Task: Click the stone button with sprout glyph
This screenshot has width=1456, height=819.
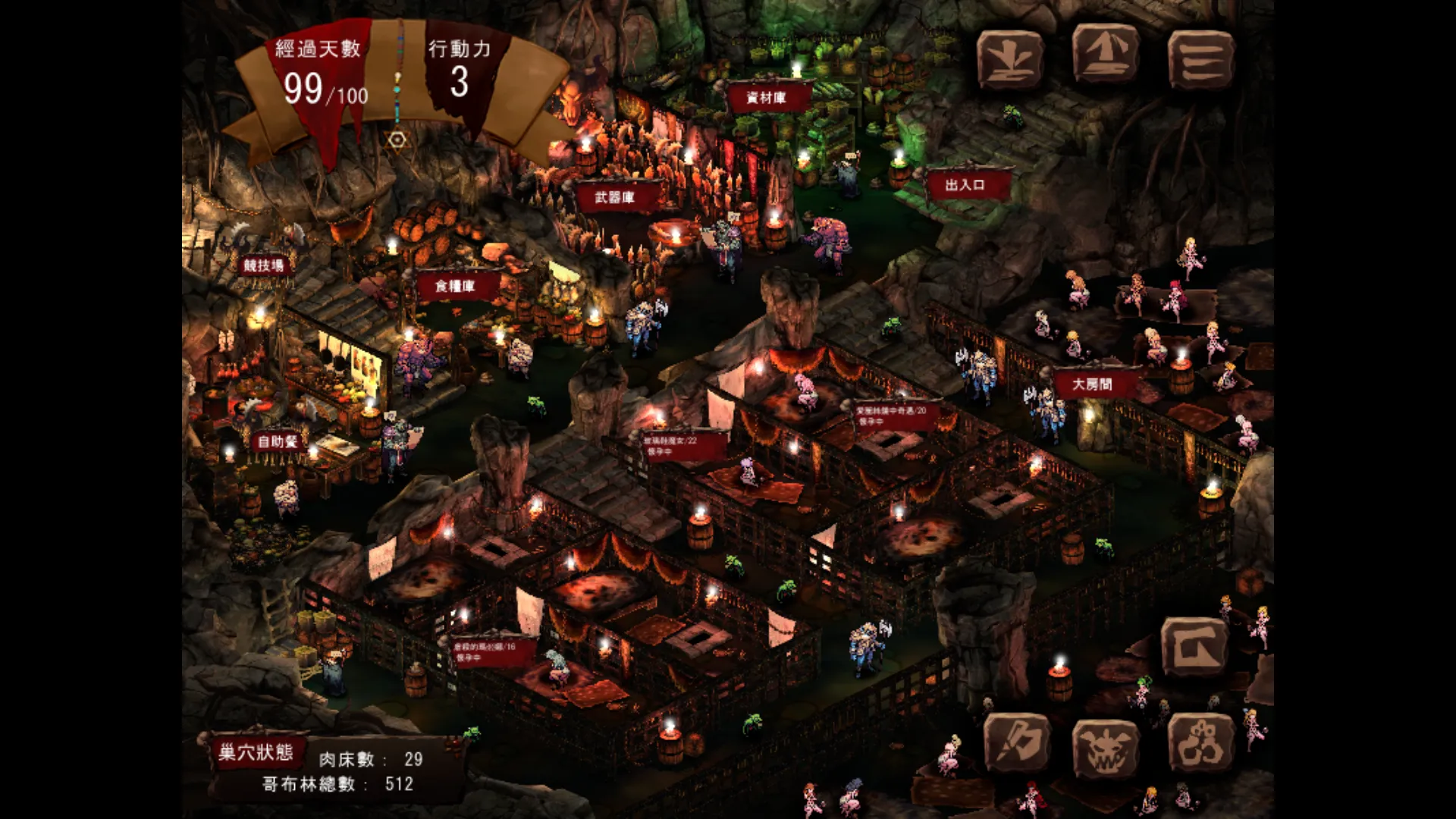Action: (x=1009, y=58)
